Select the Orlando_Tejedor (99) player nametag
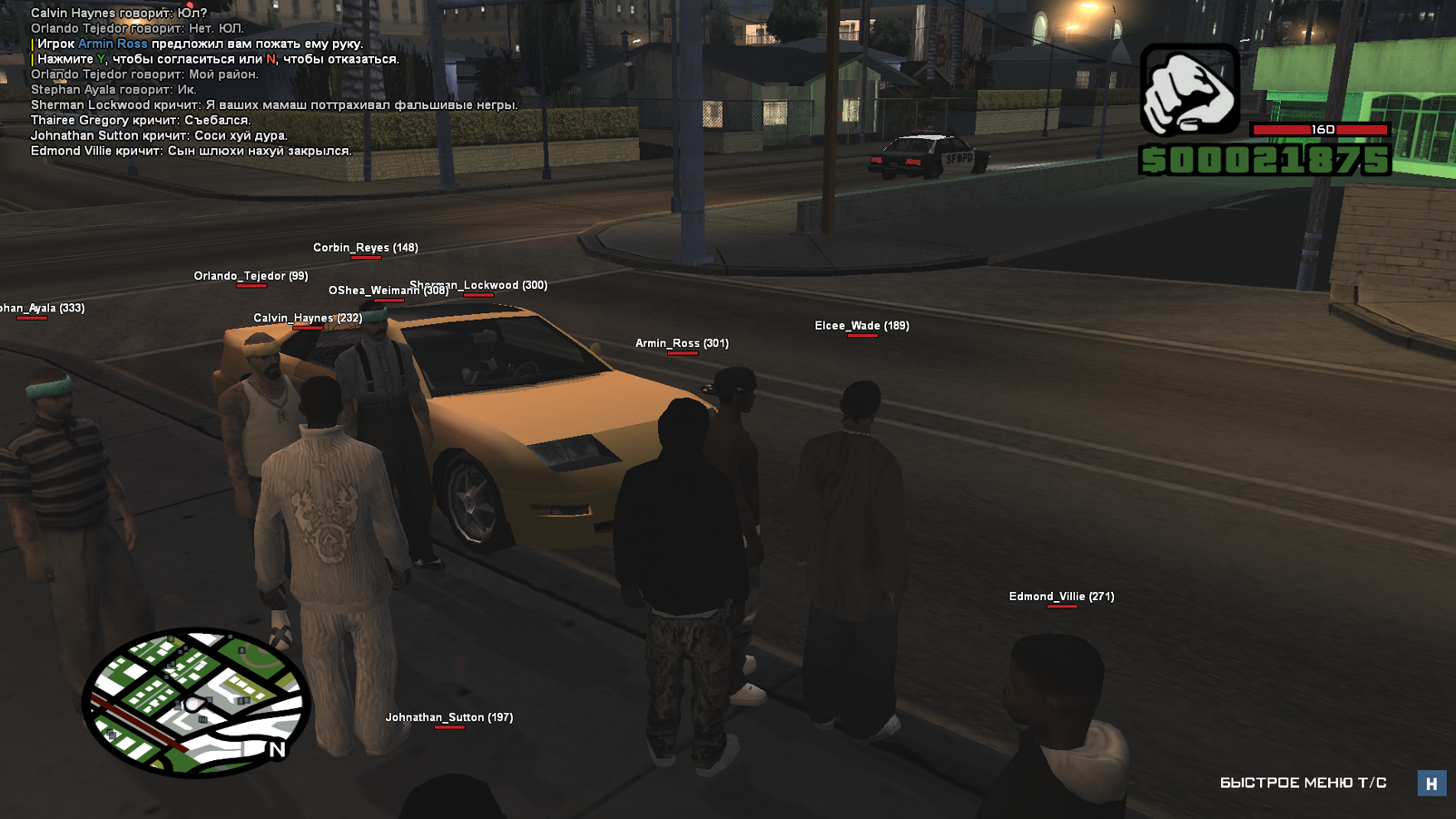The height and width of the screenshot is (819, 1456). (251, 276)
